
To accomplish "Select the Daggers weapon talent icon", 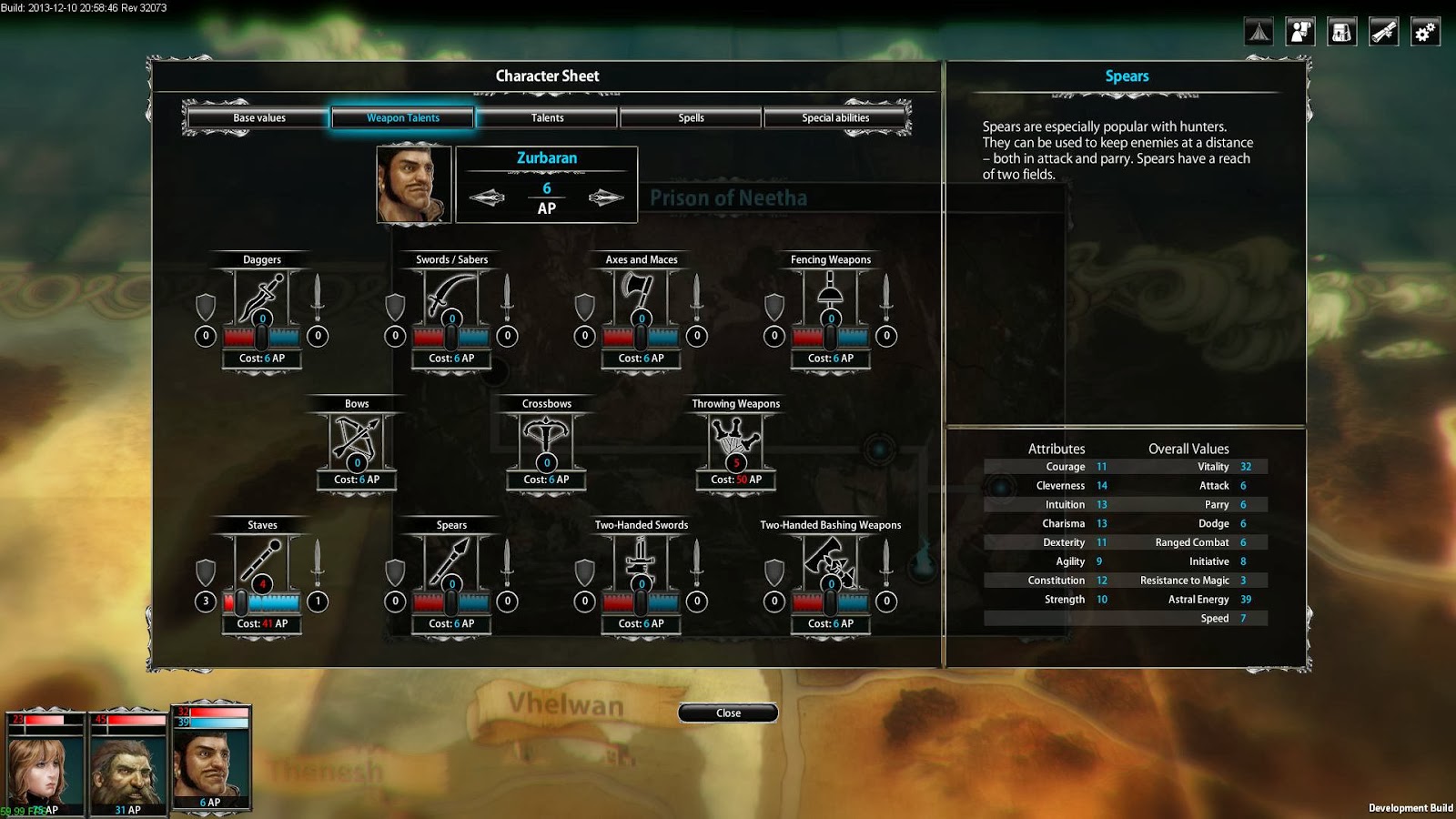I will (262, 297).
